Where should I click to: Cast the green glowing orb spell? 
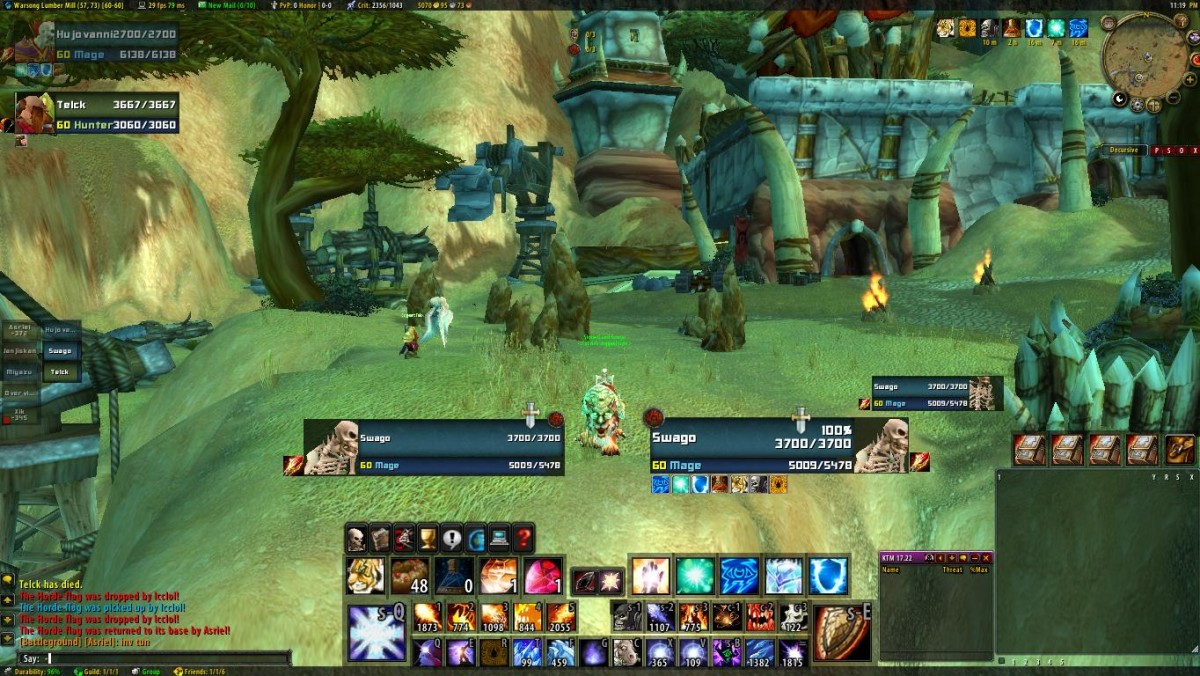click(694, 577)
